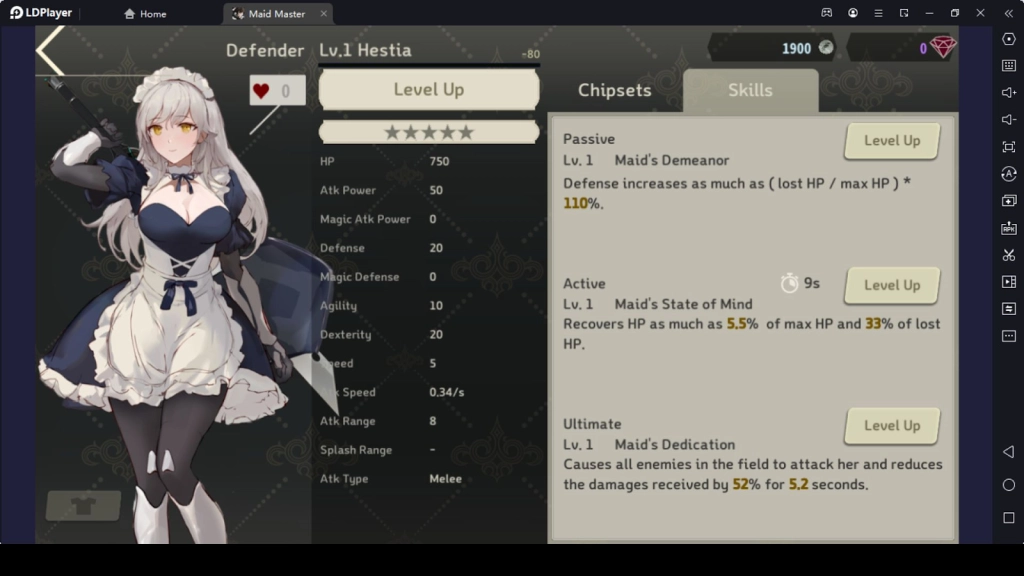
Task: Level up the Maid's Demeanor passive skill
Action: 891,141
